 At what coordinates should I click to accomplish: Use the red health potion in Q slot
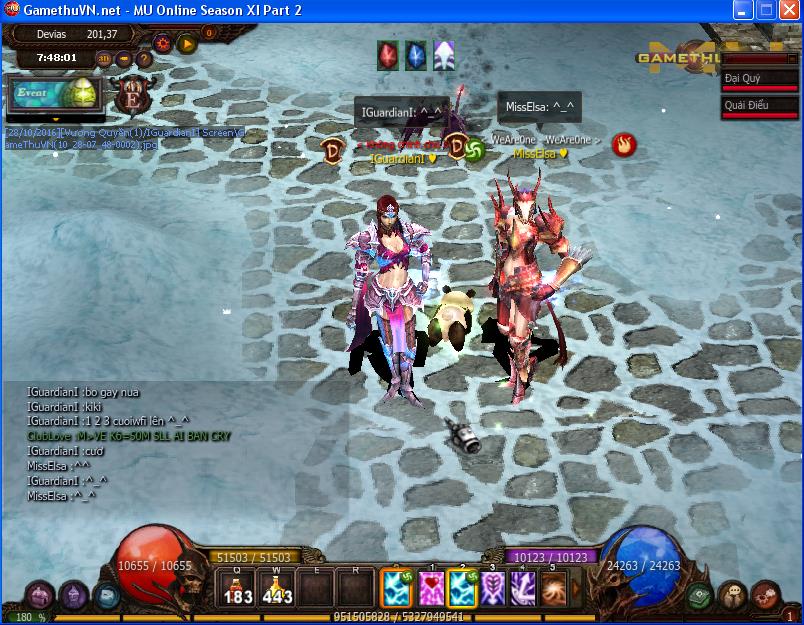[239, 588]
